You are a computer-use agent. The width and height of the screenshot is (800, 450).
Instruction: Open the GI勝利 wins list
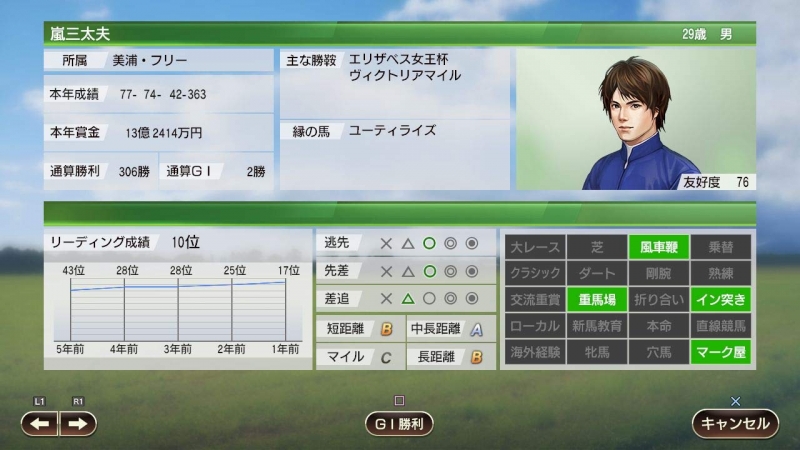[398, 423]
